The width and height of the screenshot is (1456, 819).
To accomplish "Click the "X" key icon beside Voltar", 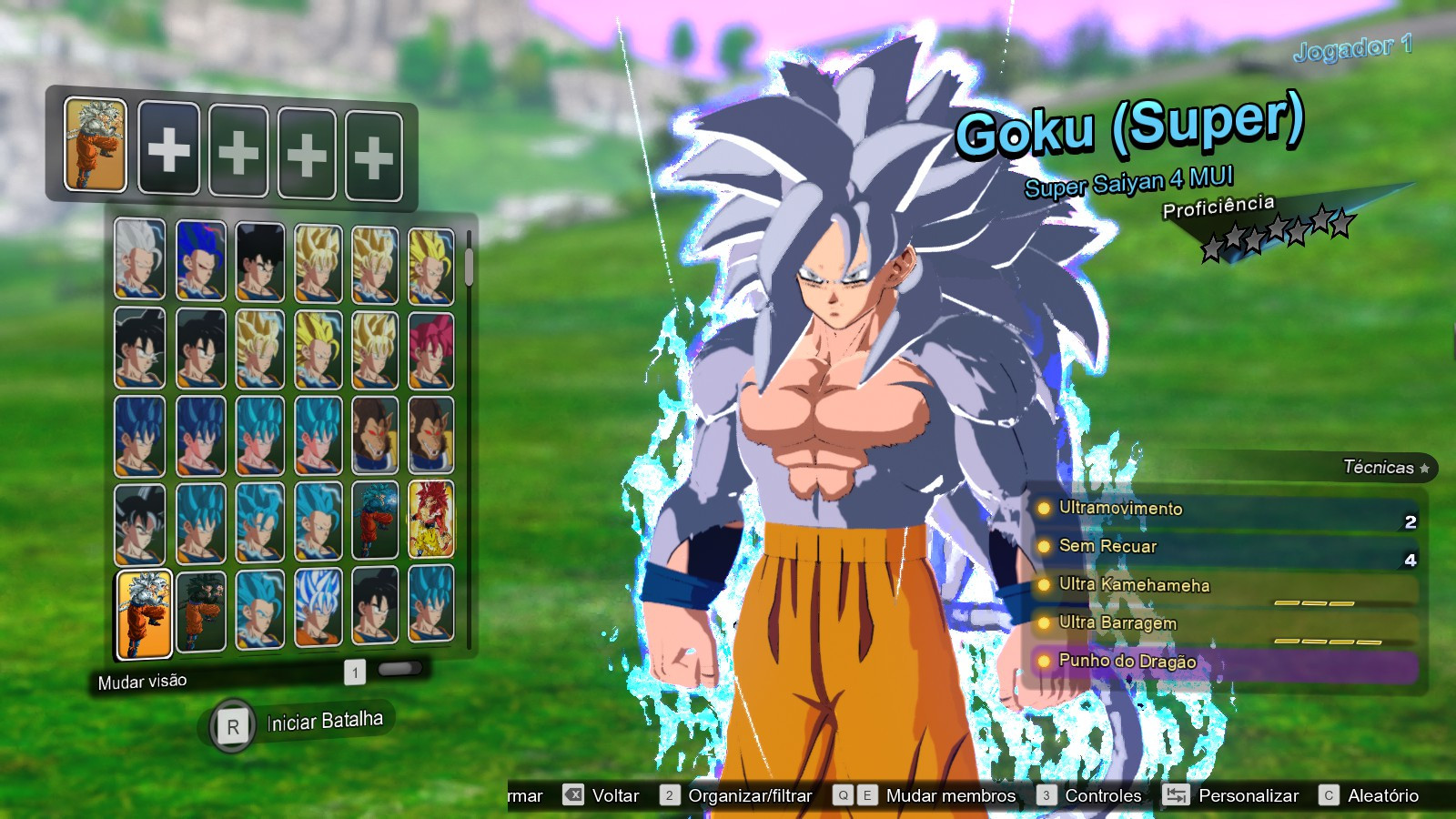I will (x=573, y=794).
